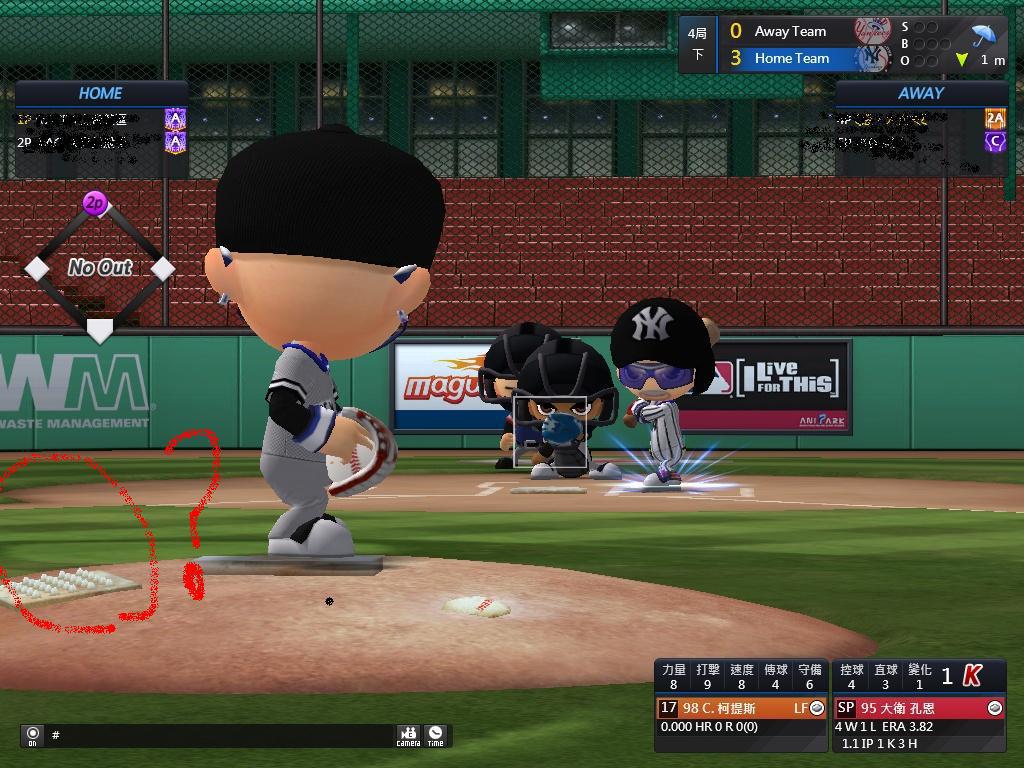Screen dimensions: 1024x768
Task: Click the round icon on the batter card
Action: click(x=817, y=708)
